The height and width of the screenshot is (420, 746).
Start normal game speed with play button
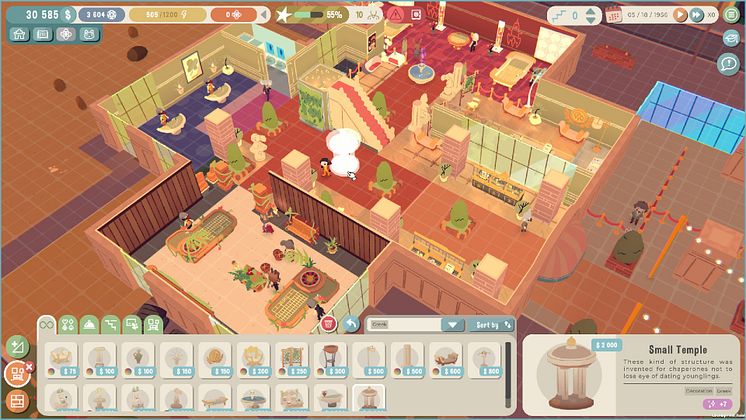(x=680, y=15)
